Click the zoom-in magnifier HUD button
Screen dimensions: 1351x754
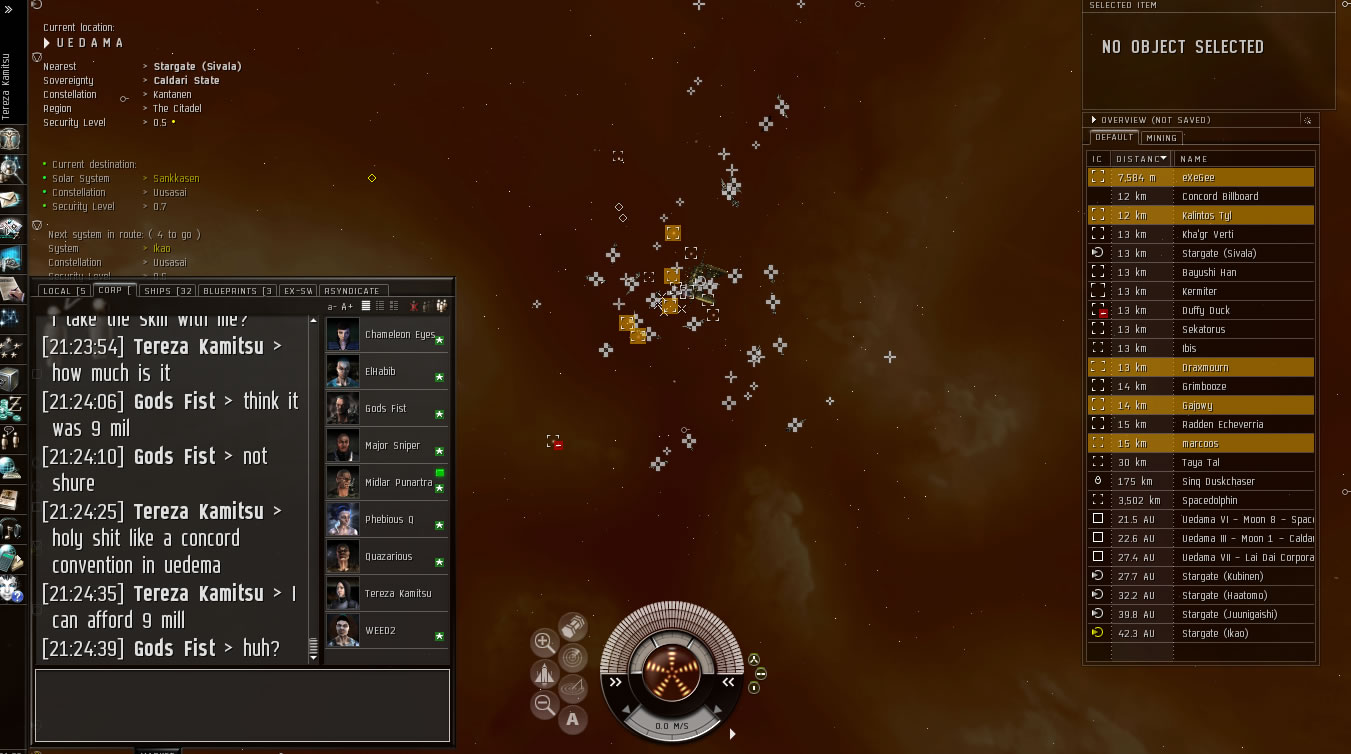(545, 642)
